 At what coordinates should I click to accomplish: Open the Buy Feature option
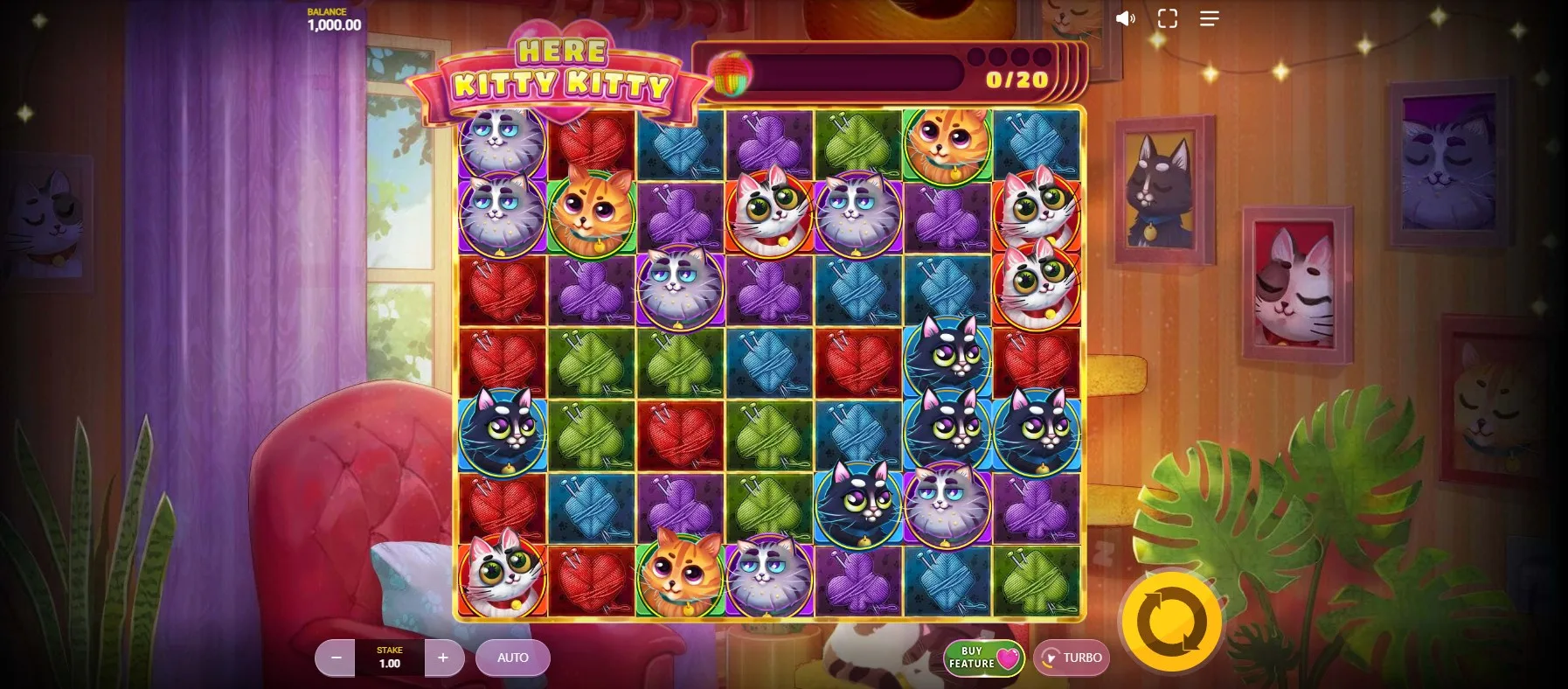[x=983, y=658]
